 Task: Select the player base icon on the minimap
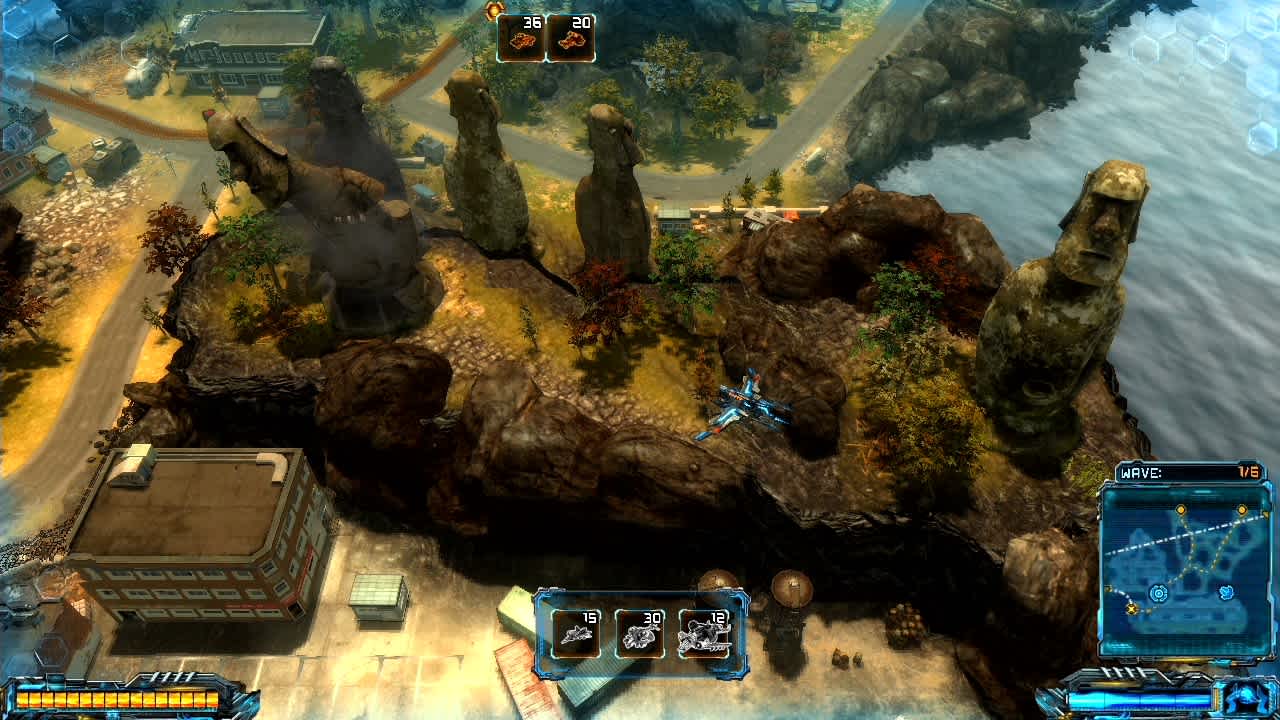[x=1159, y=593]
